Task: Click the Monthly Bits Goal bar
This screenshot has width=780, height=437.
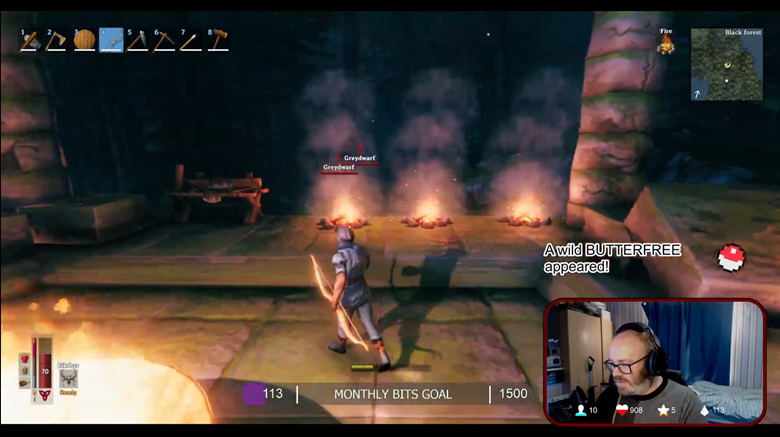Action: (x=392, y=394)
